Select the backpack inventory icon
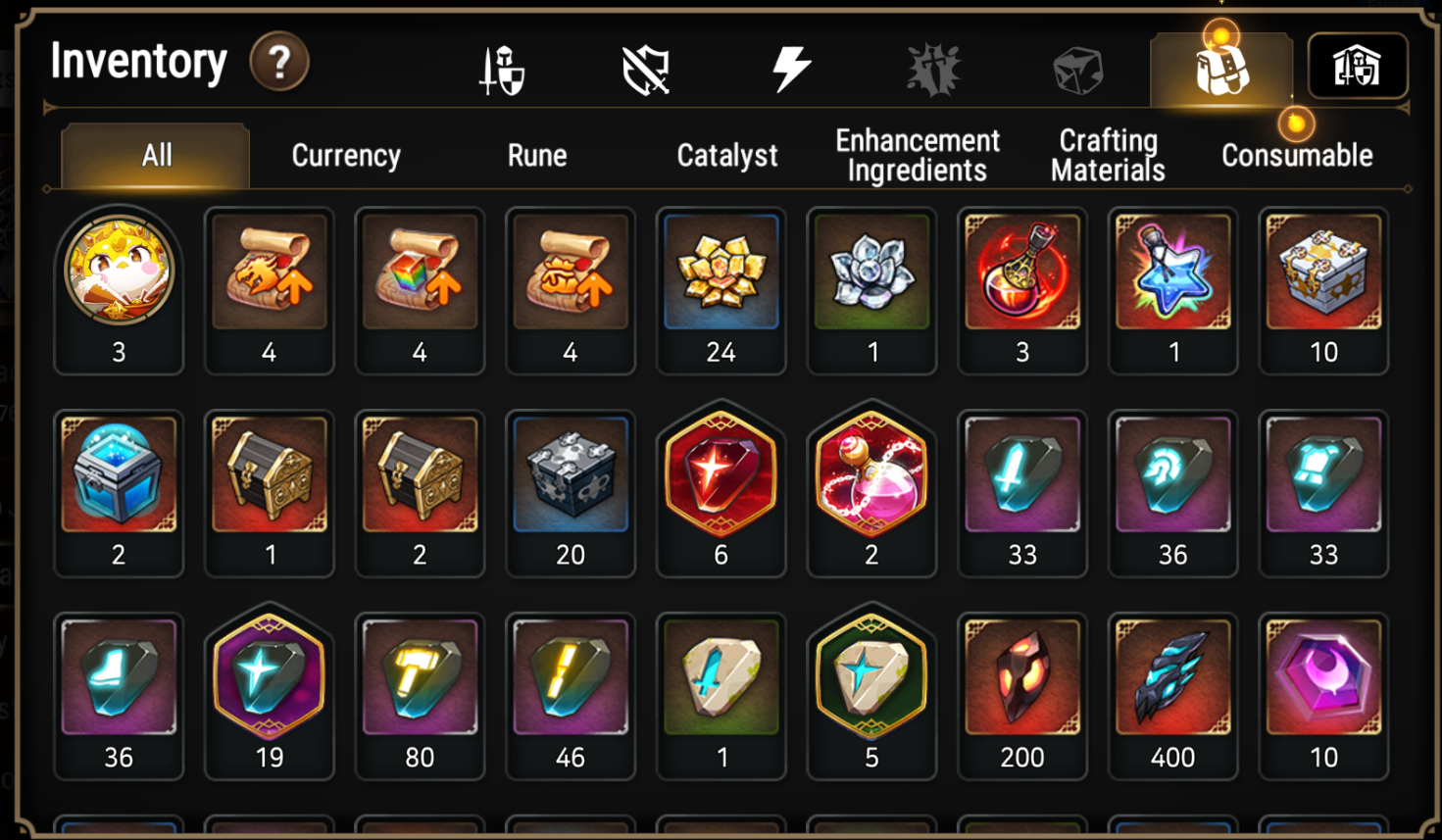 coord(1218,67)
